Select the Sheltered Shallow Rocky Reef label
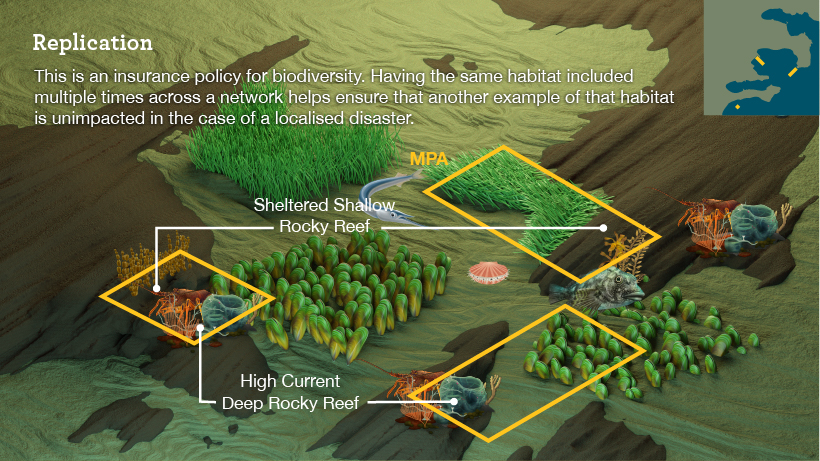This screenshot has width=820, height=461. click(x=317, y=216)
